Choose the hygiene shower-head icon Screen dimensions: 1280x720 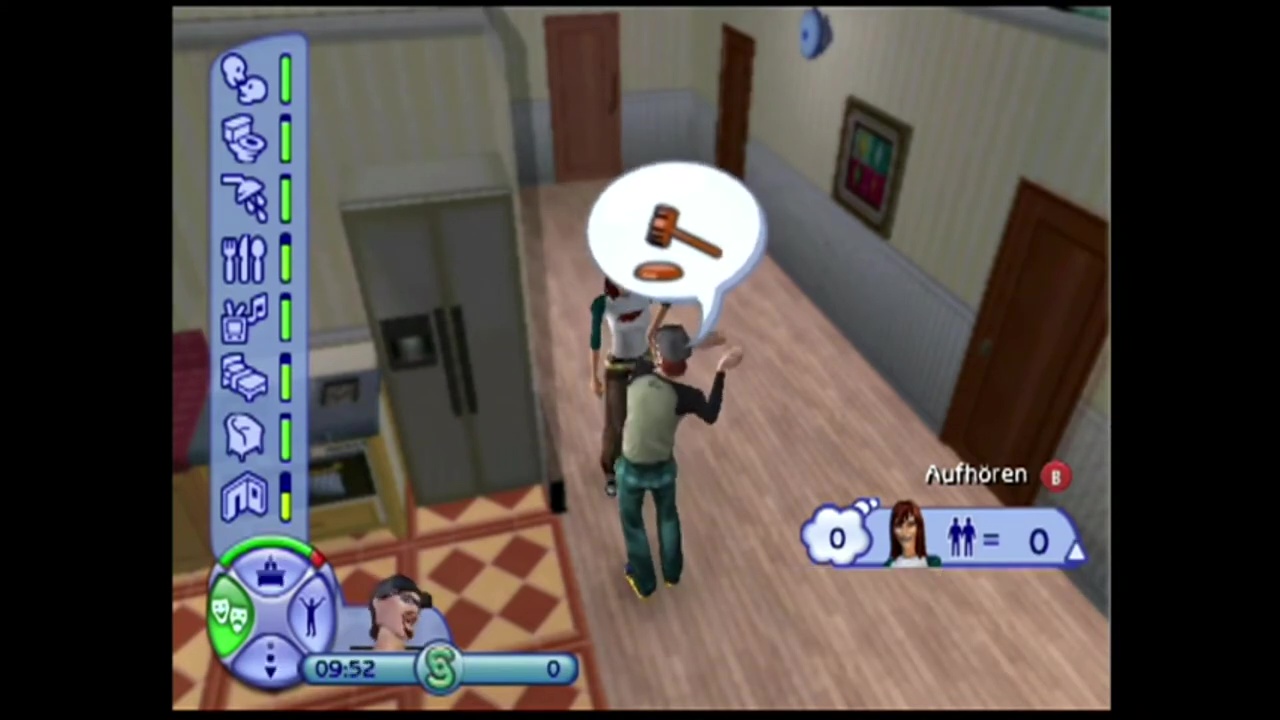[x=243, y=197]
